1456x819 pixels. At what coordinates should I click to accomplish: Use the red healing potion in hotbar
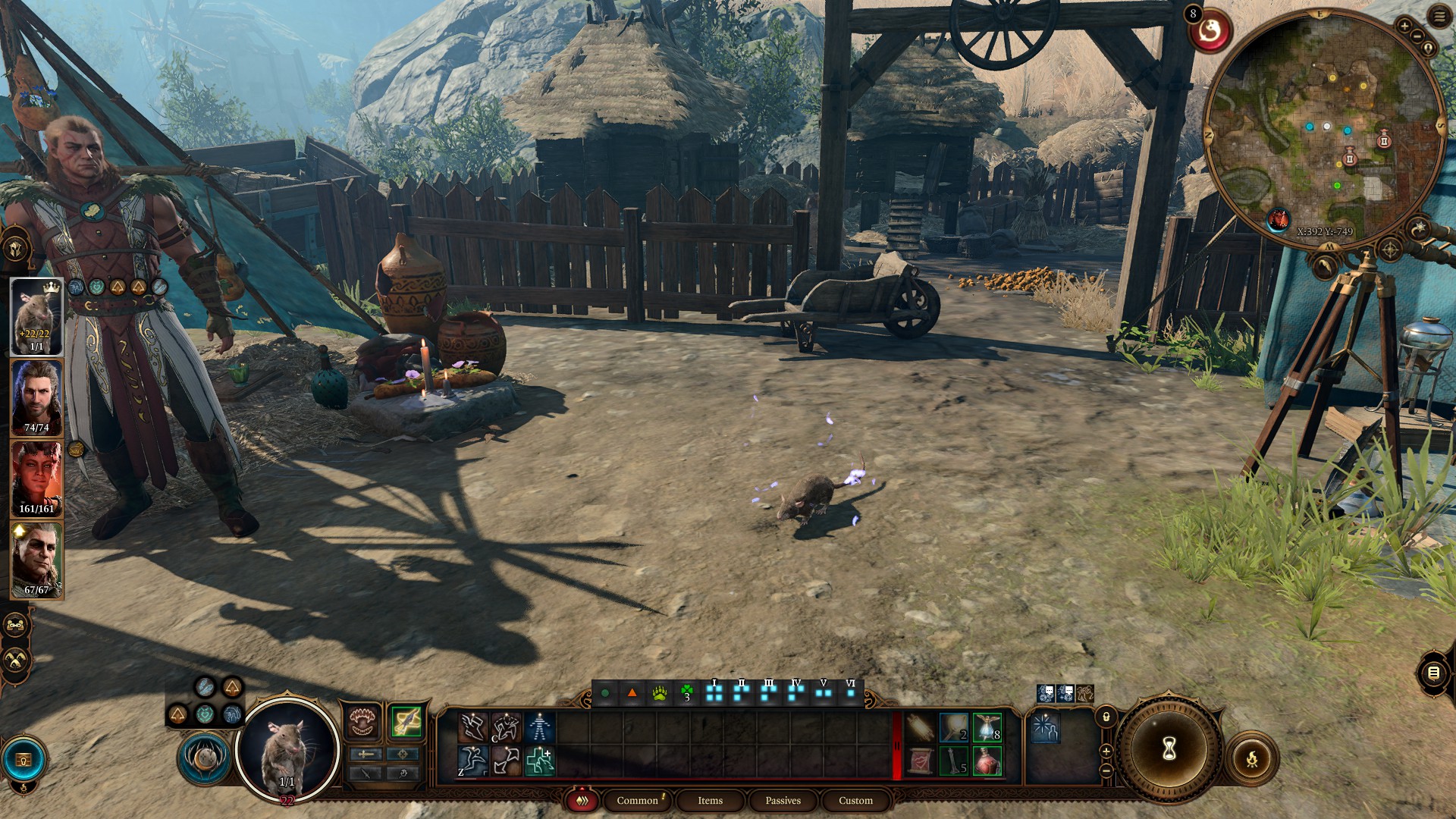coord(987,761)
